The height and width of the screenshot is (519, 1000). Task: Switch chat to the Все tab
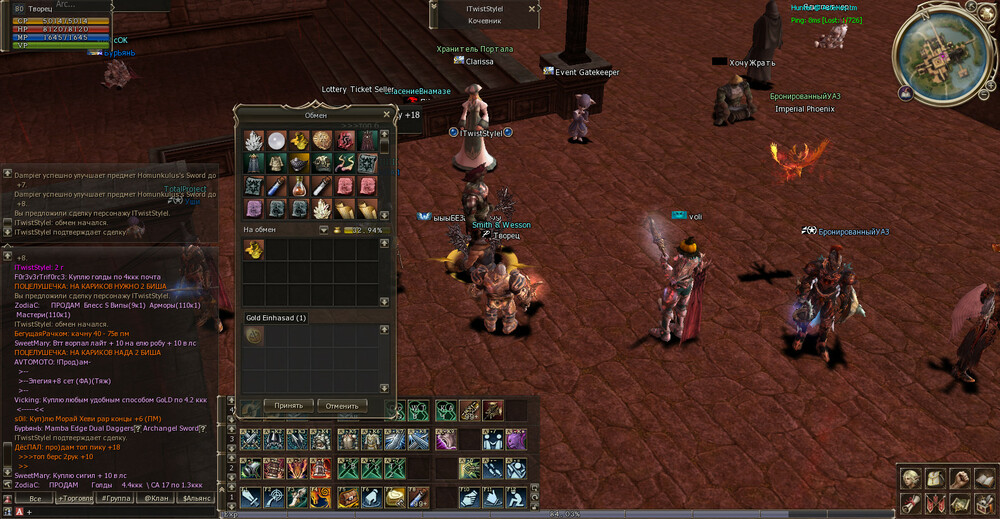click(x=35, y=498)
